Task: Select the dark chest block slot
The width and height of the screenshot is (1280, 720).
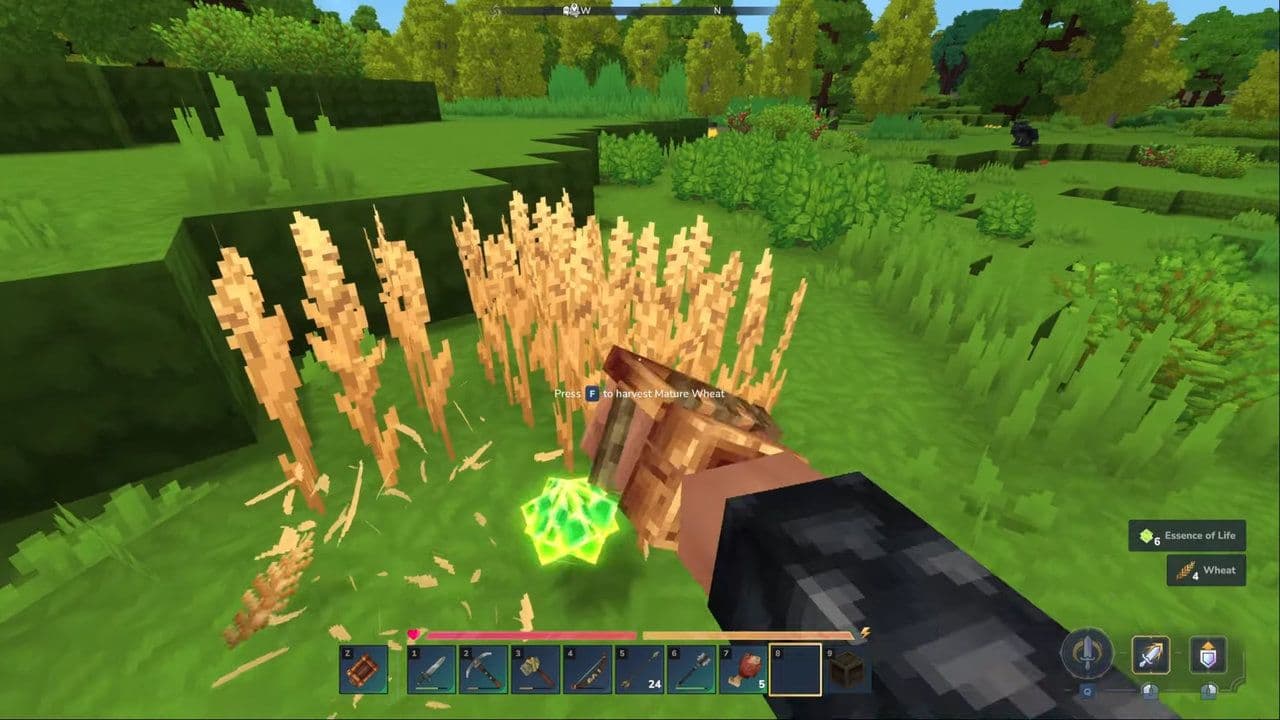Action: coord(847,669)
